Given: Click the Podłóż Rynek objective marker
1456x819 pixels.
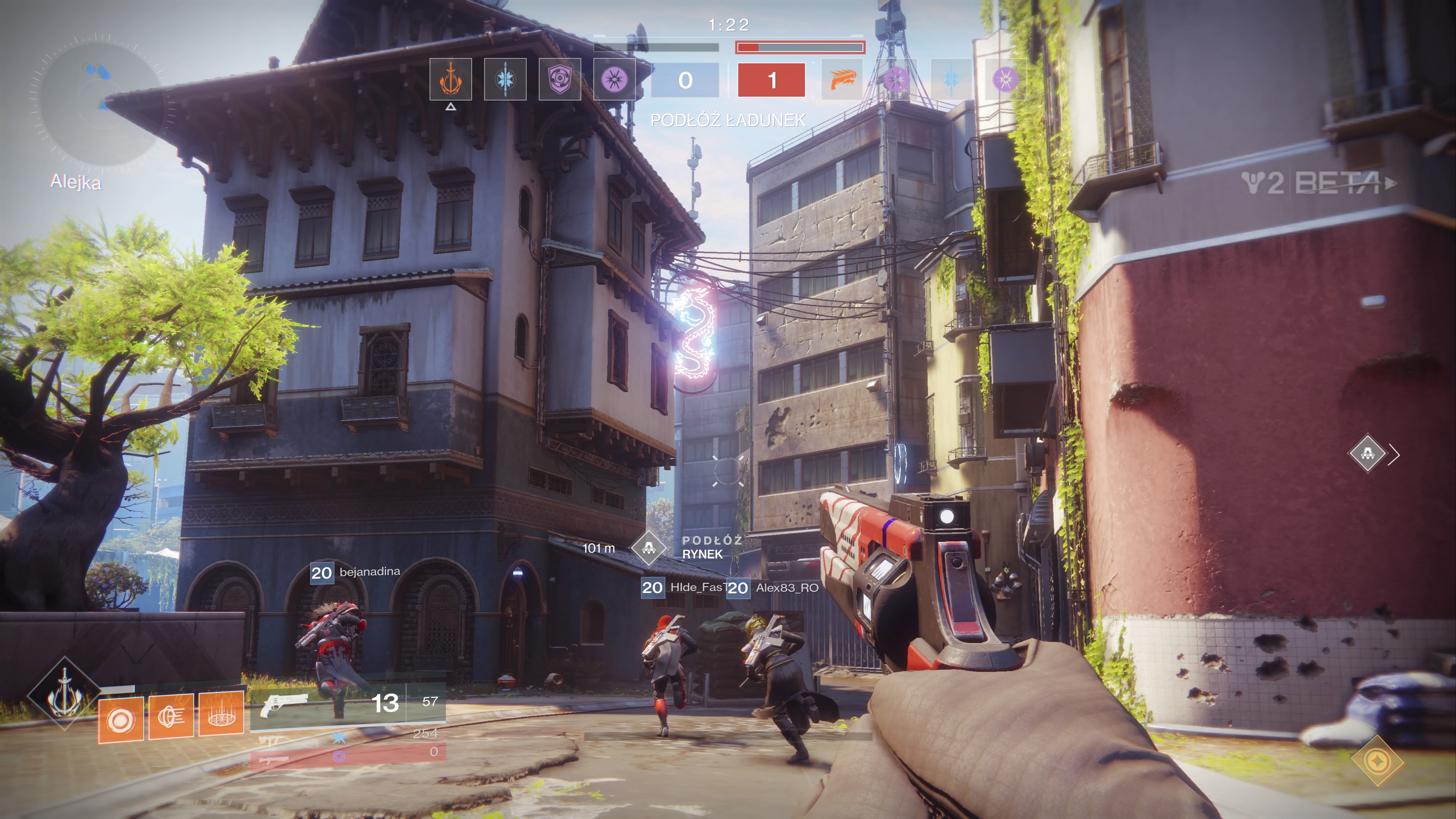Looking at the screenshot, I should [x=648, y=547].
